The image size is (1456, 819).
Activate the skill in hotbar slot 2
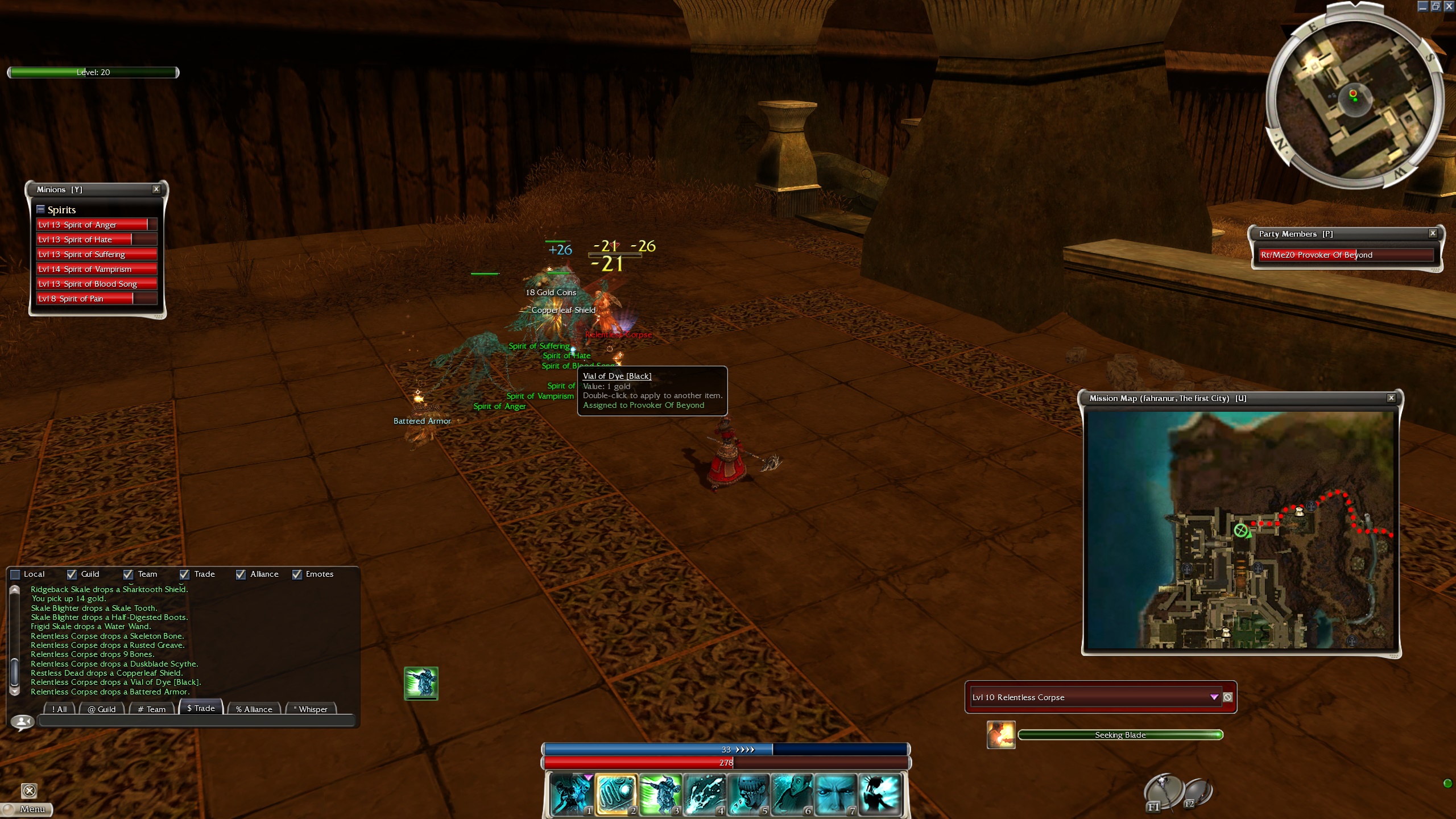616,794
